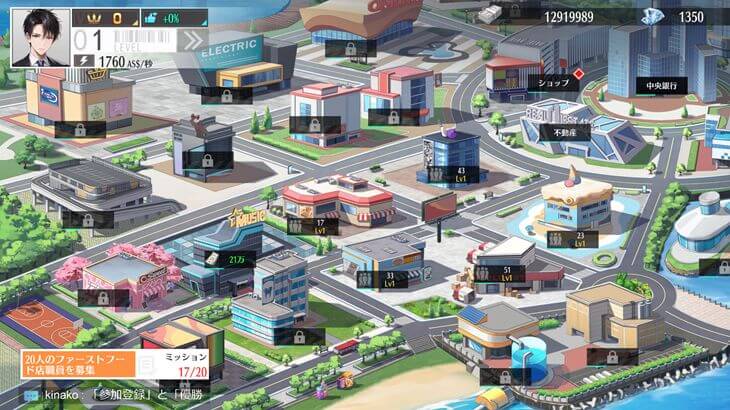Image resolution: width=730 pixels, height=410 pixels.
Task: Open the 不動産 (real estate) label
Action: coord(564,132)
